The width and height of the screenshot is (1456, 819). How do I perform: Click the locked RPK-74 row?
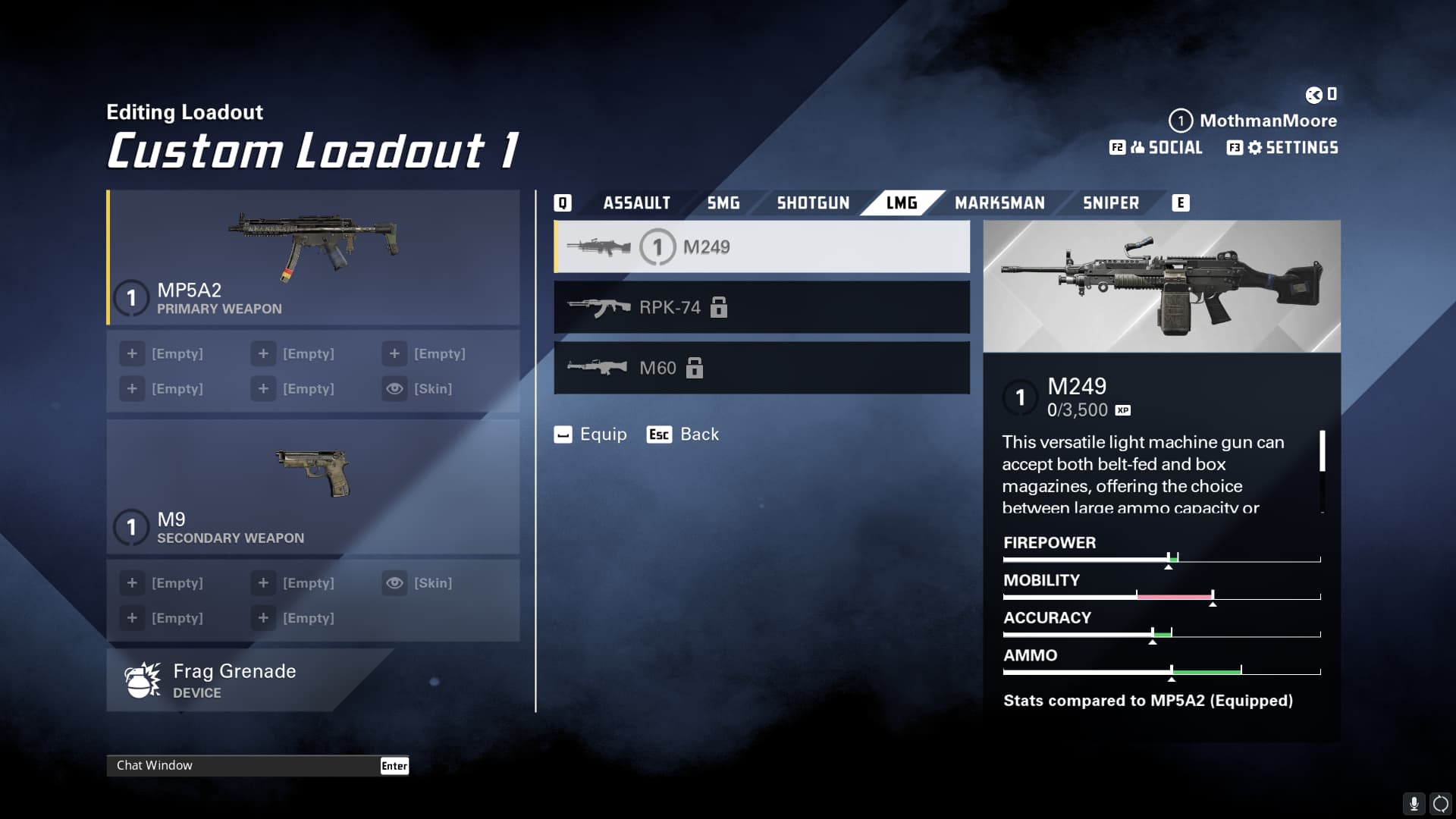tap(761, 307)
